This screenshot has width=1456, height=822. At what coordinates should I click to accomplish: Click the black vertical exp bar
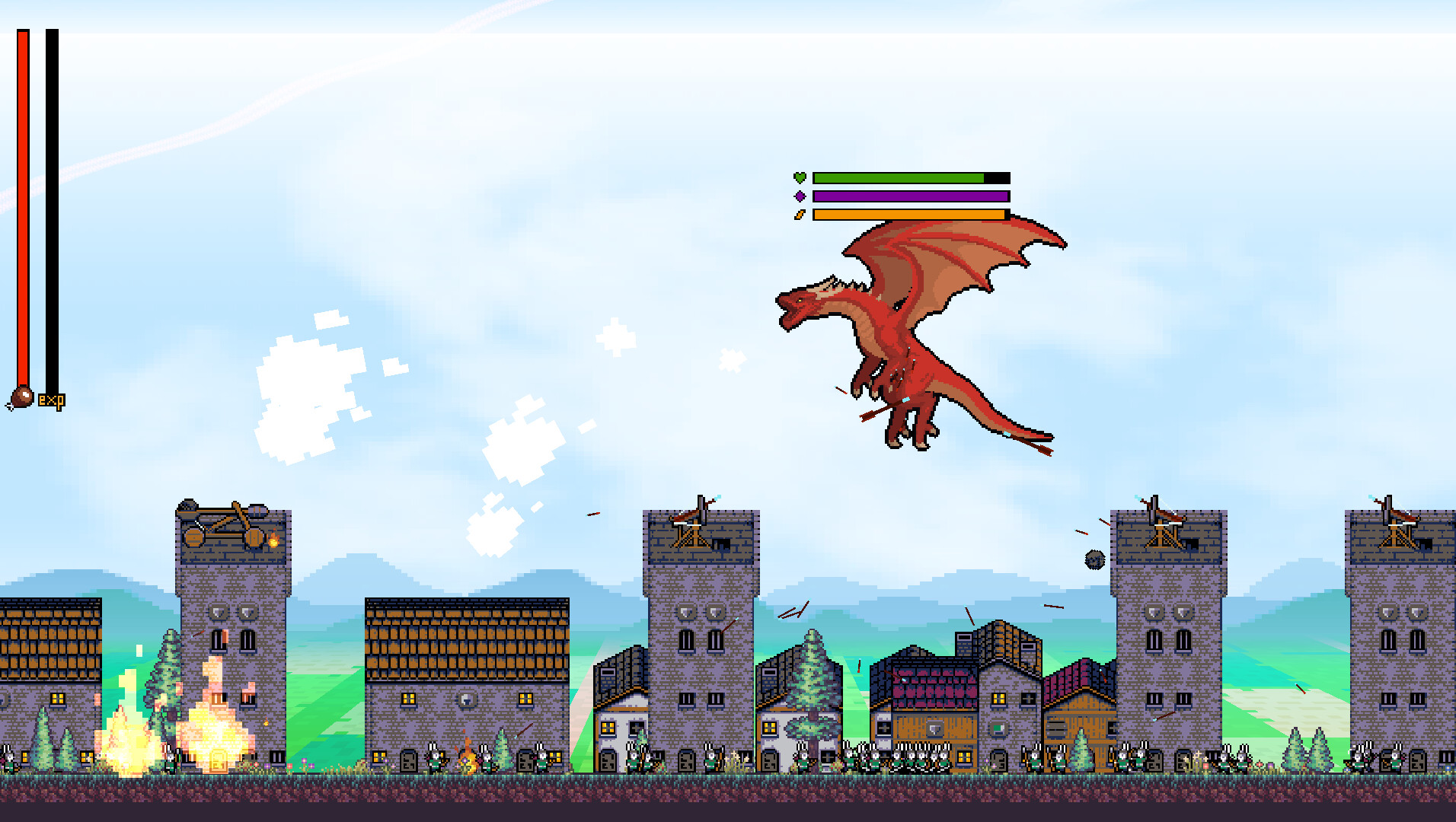(51, 205)
